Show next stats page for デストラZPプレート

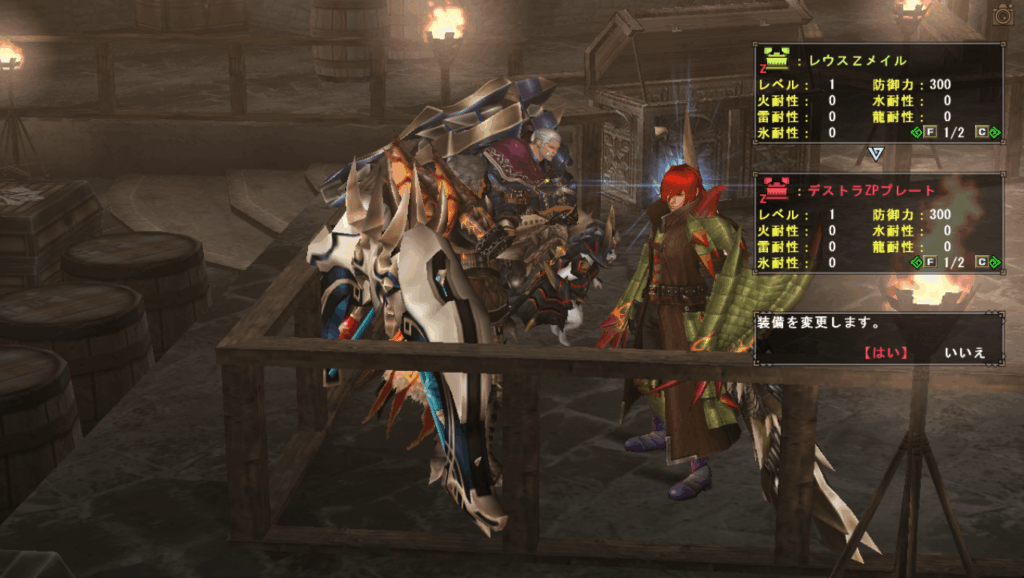point(984,262)
